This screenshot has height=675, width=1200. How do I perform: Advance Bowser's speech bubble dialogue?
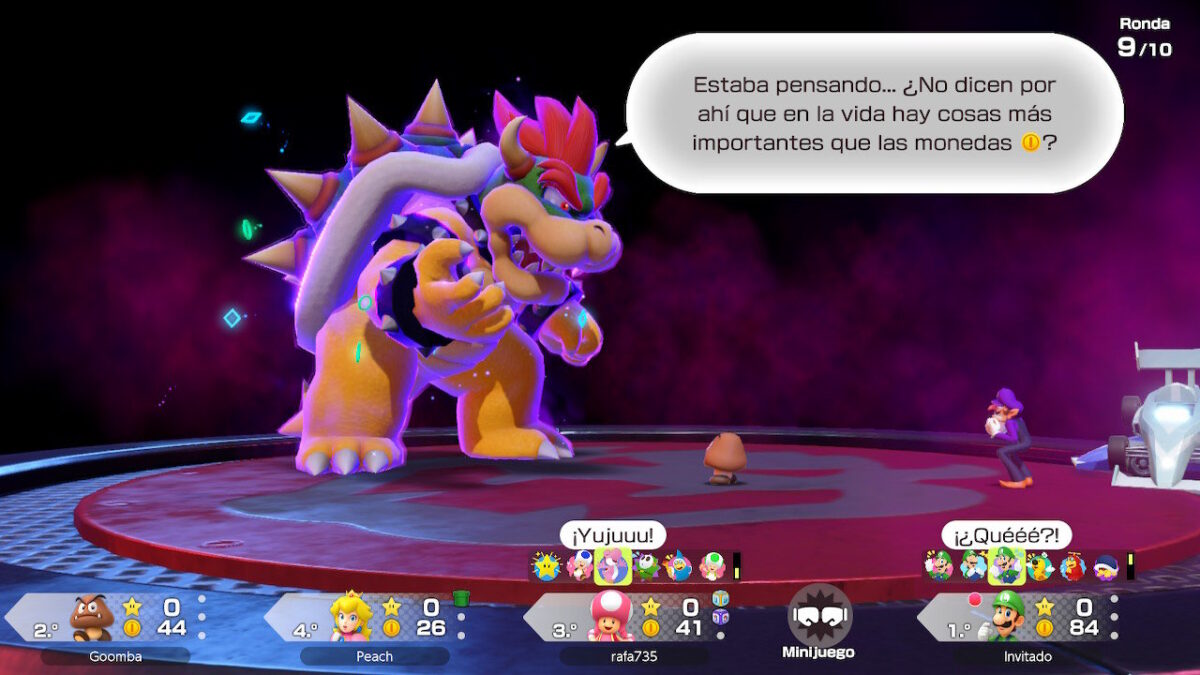click(874, 113)
